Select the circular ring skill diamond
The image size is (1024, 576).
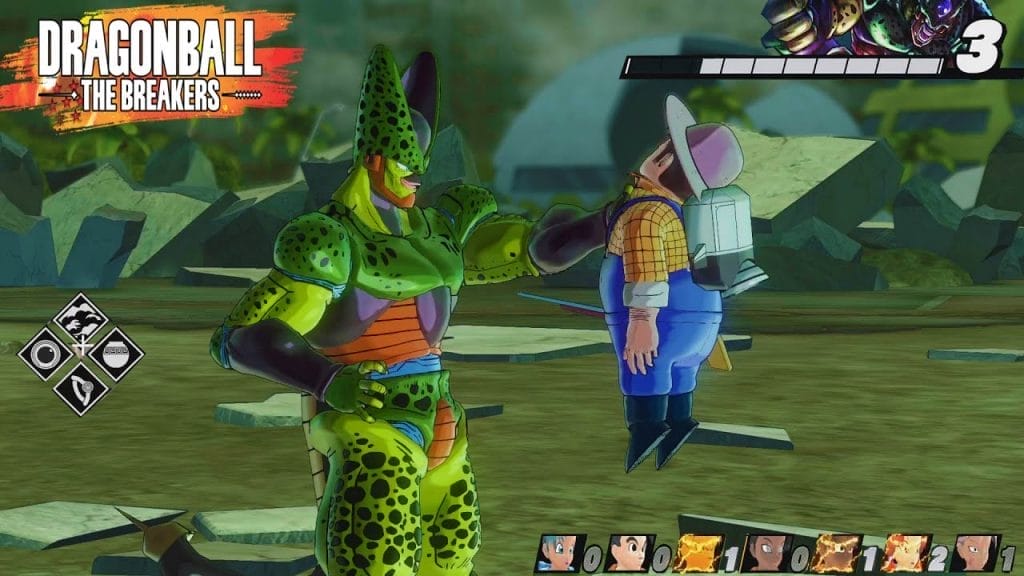[x=45, y=354]
